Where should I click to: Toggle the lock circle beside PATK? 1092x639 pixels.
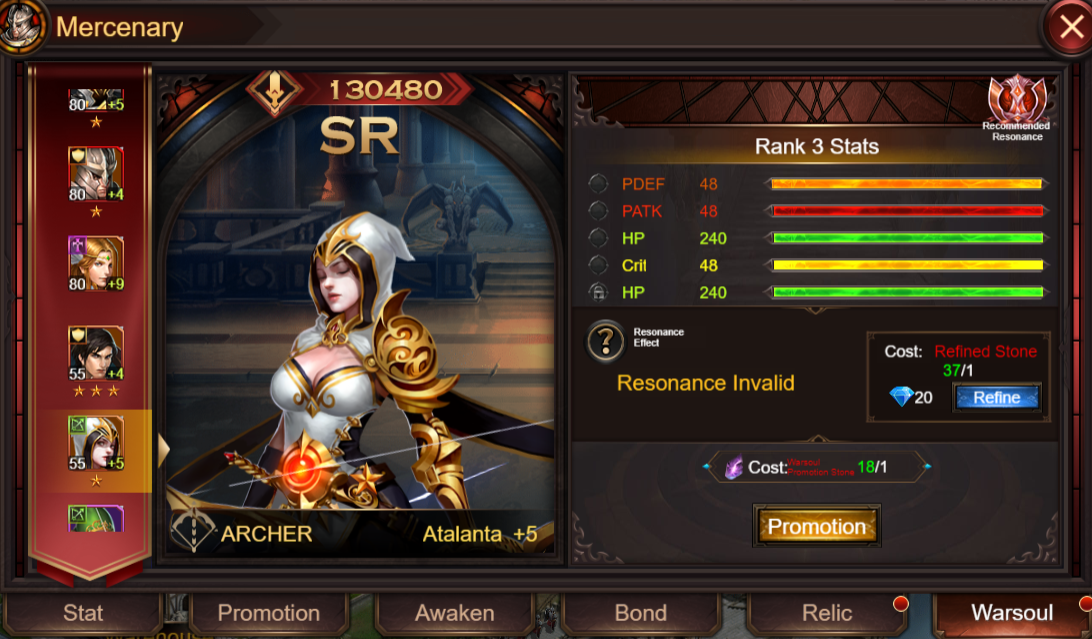coord(598,211)
